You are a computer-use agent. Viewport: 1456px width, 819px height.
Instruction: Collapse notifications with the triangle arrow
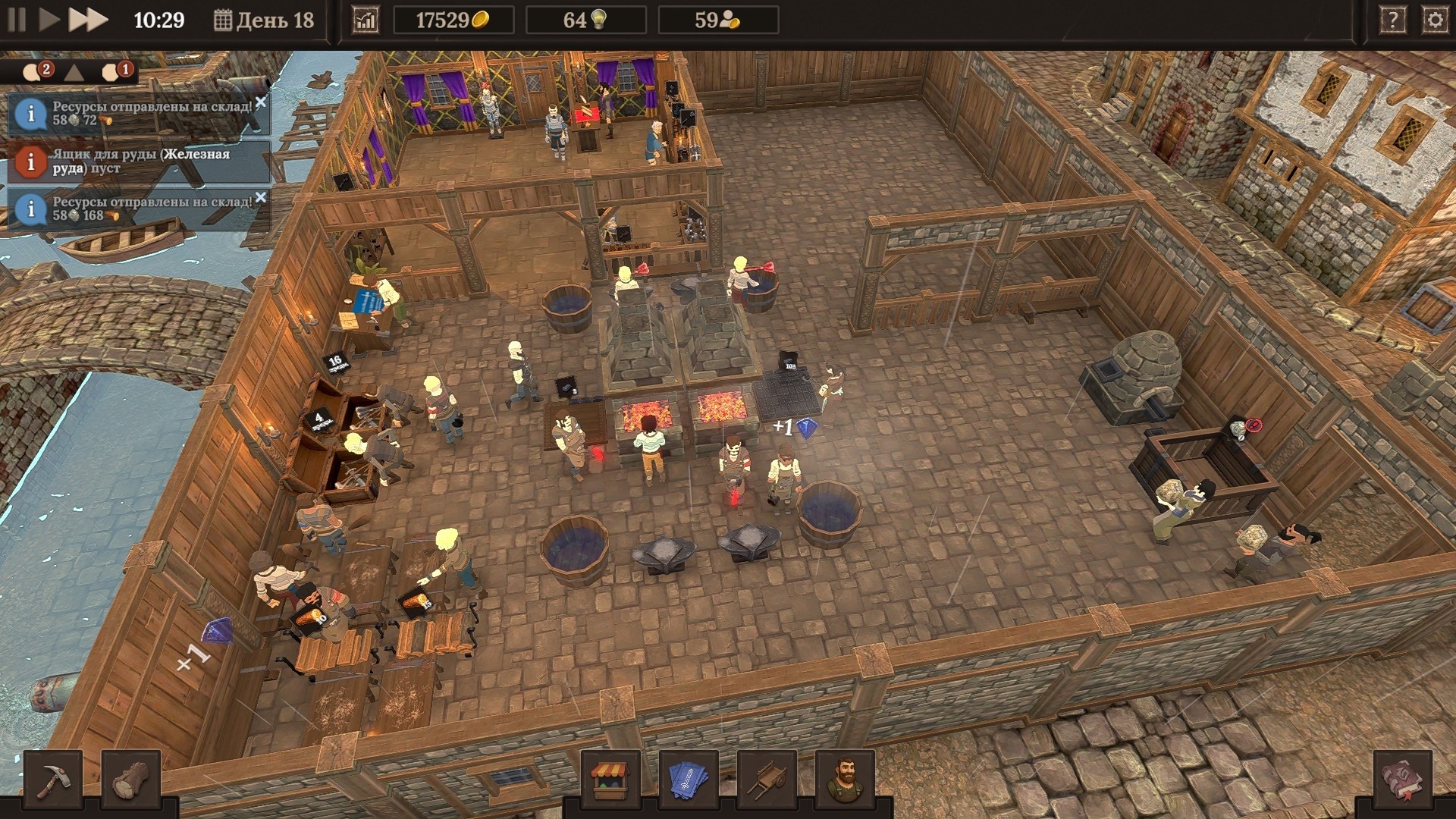(x=74, y=73)
